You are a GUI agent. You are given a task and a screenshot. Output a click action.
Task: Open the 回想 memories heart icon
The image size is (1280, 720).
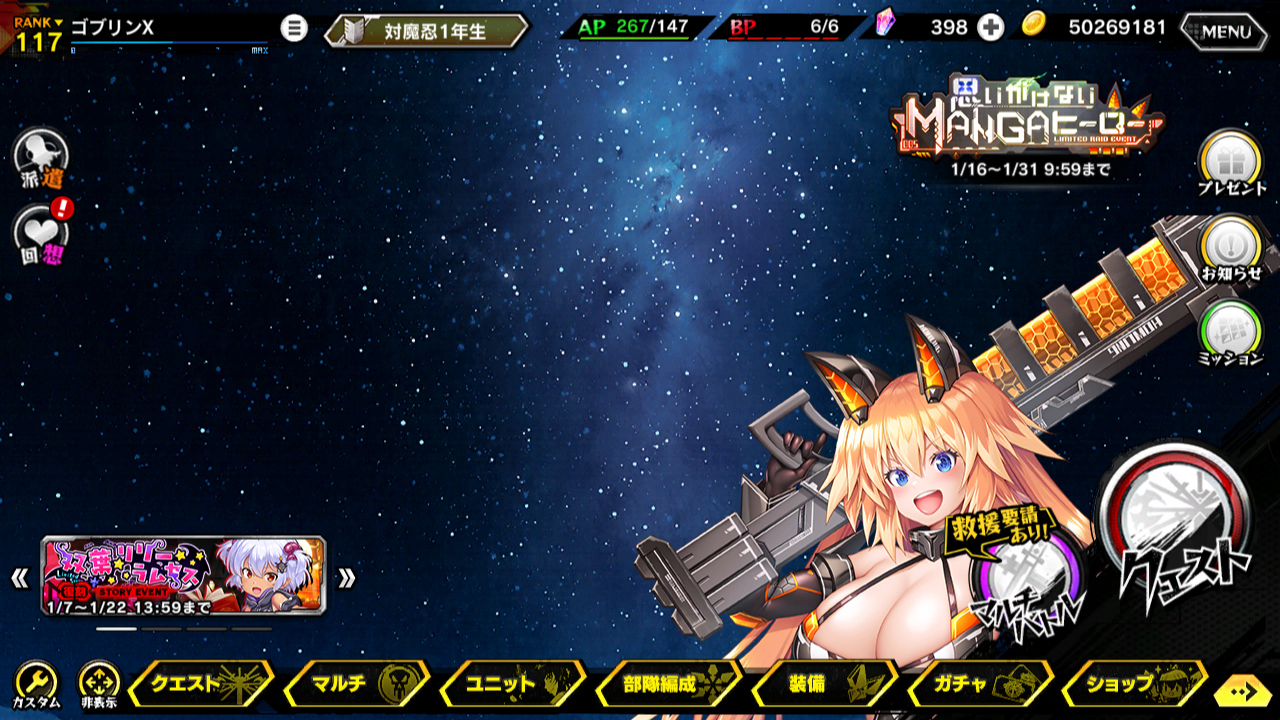pos(41,232)
